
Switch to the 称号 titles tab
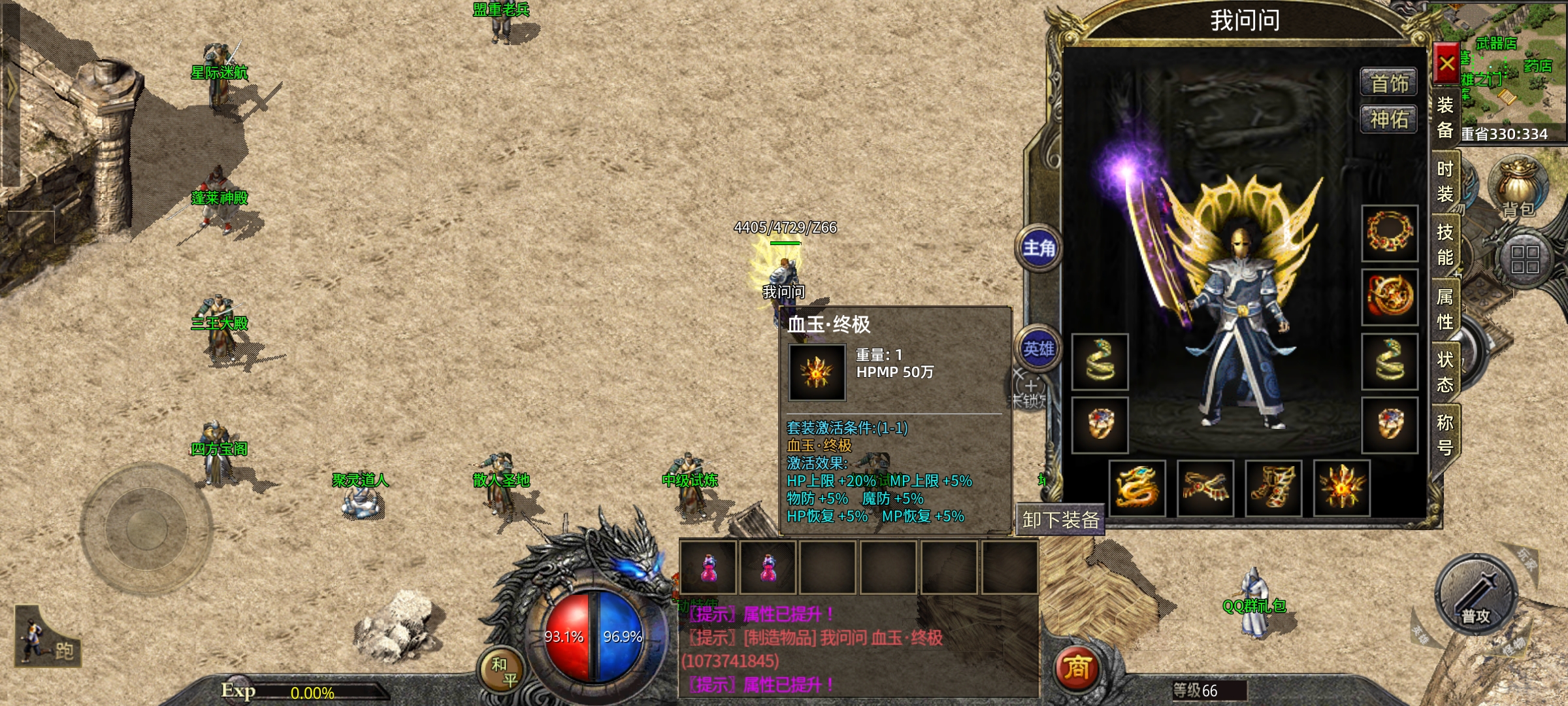tap(1445, 434)
